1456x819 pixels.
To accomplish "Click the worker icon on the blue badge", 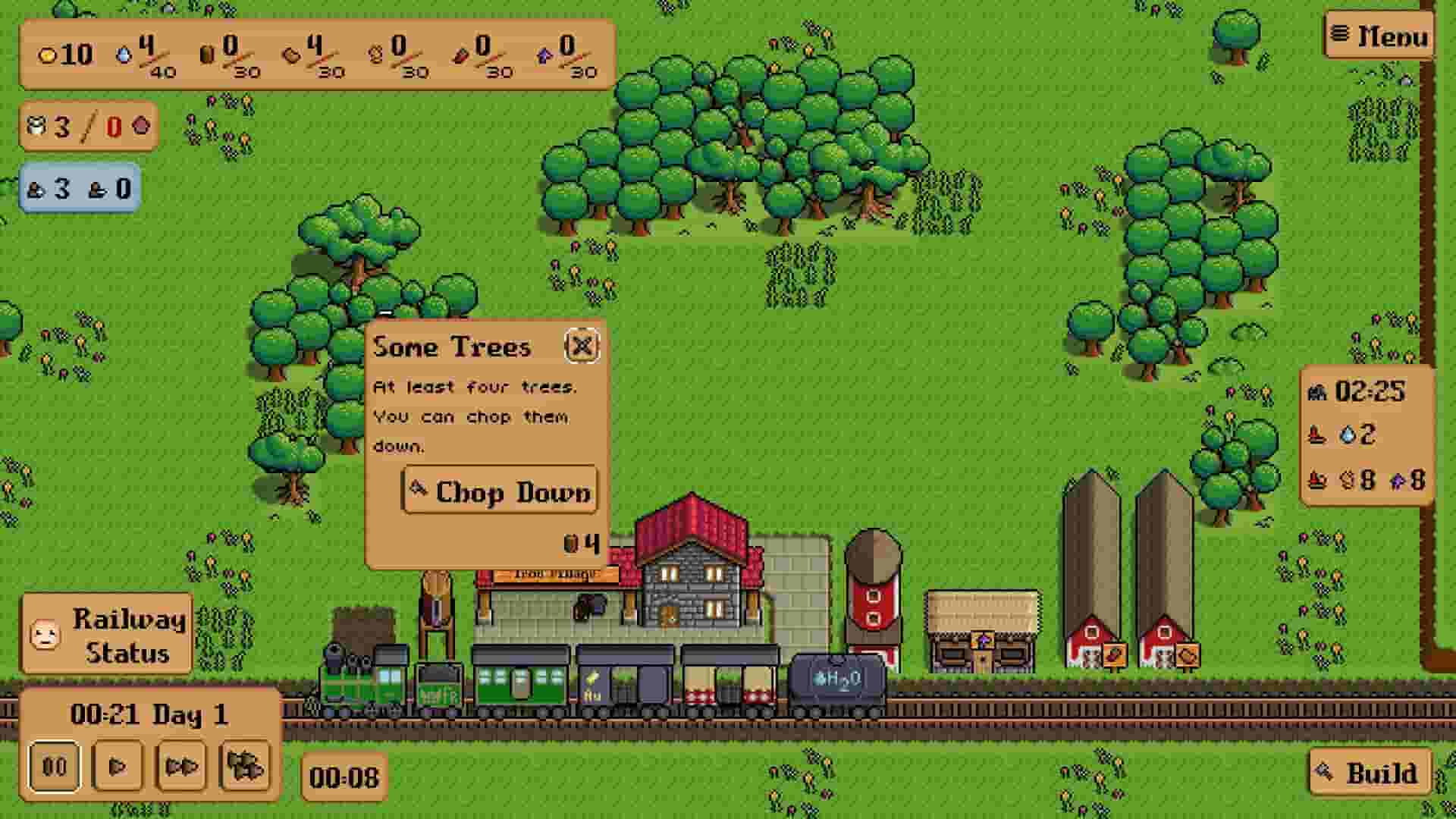I will click(x=35, y=188).
